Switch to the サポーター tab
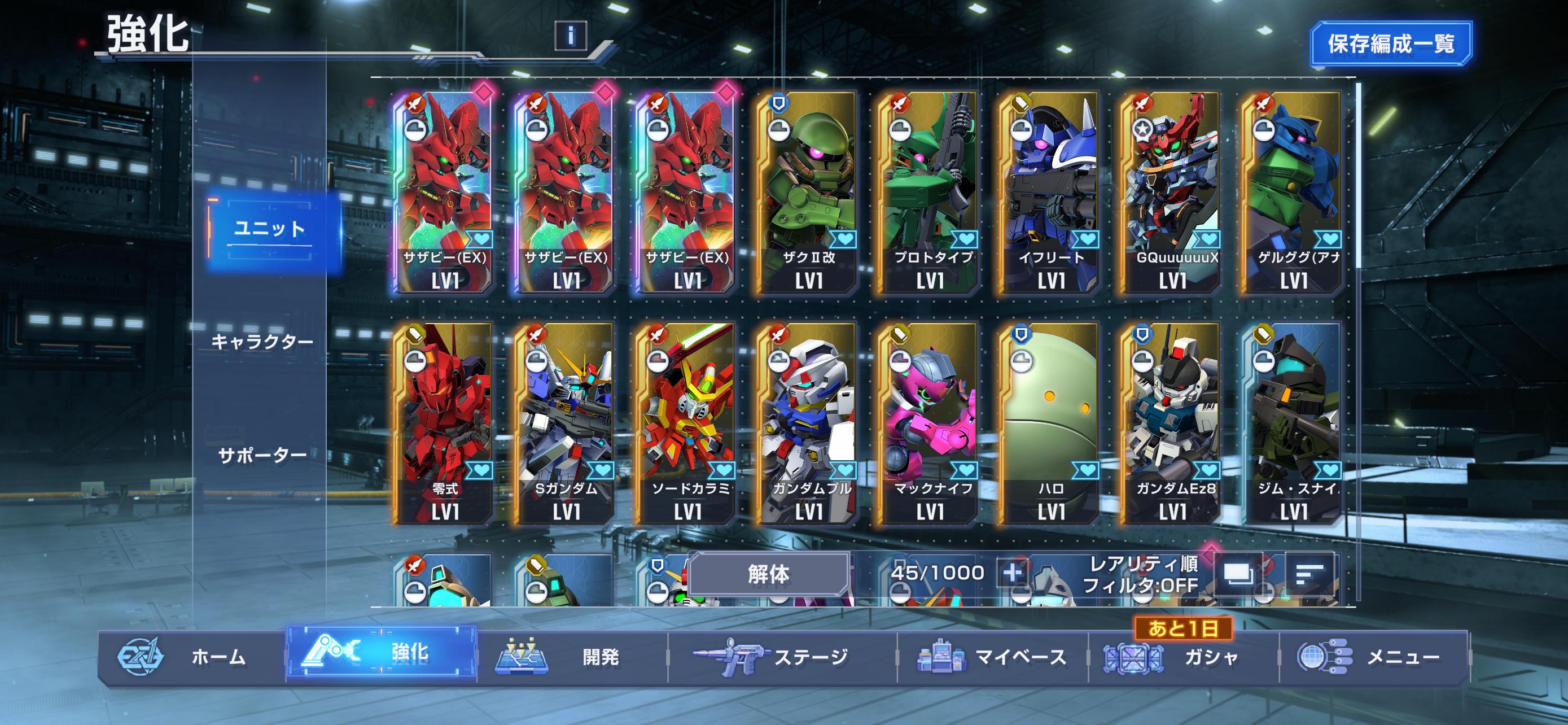 pos(262,455)
